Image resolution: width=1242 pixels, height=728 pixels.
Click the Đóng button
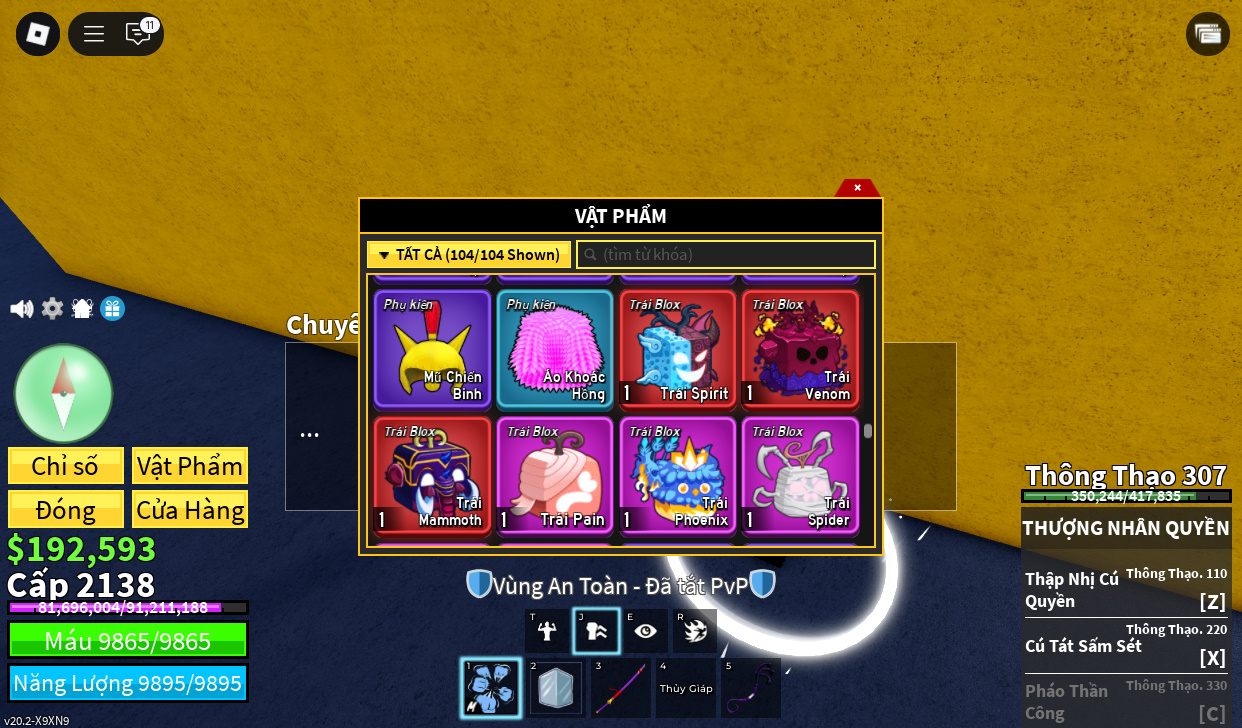pos(66,509)
